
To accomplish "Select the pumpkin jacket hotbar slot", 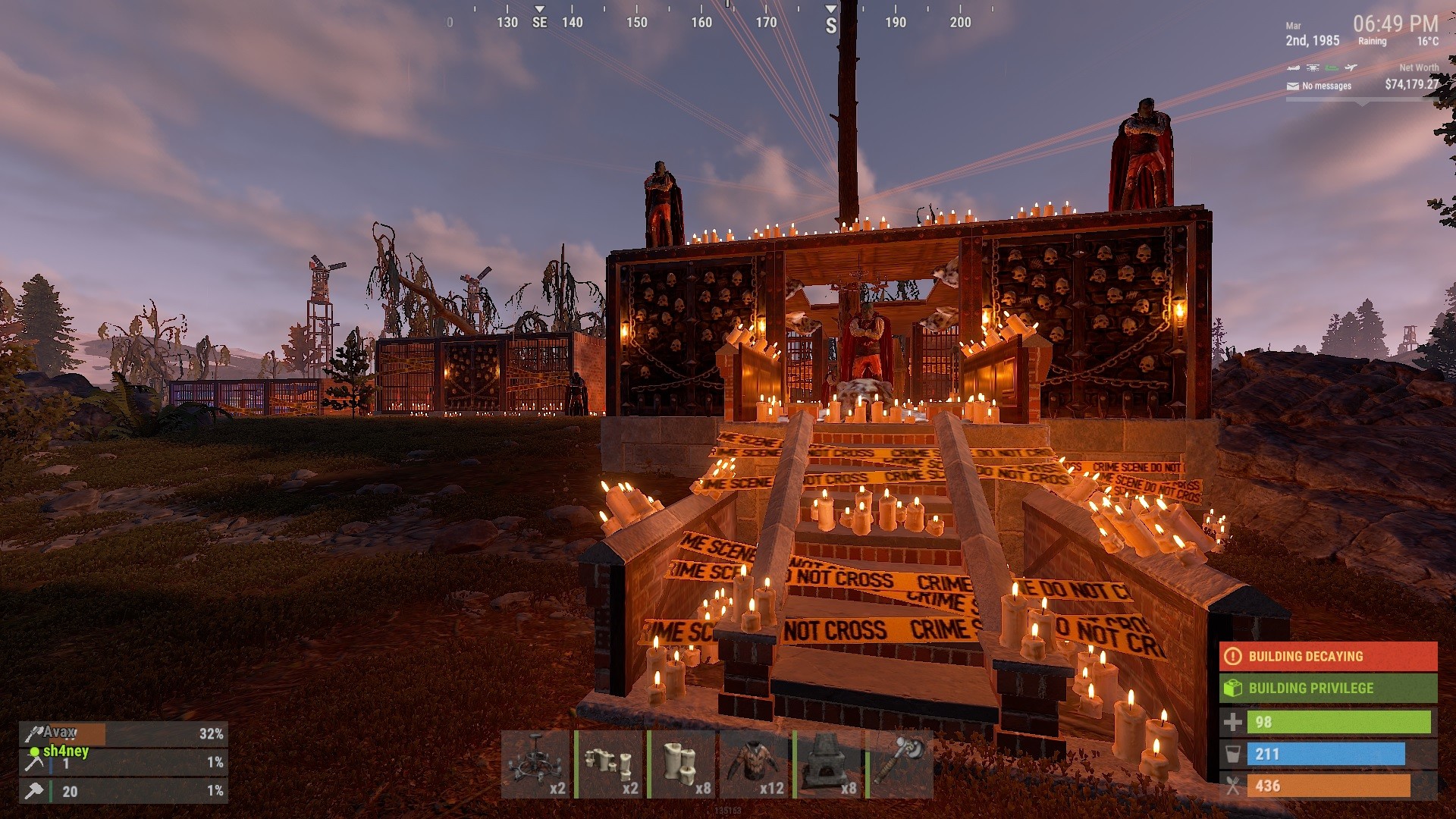I will coord(755,764).
